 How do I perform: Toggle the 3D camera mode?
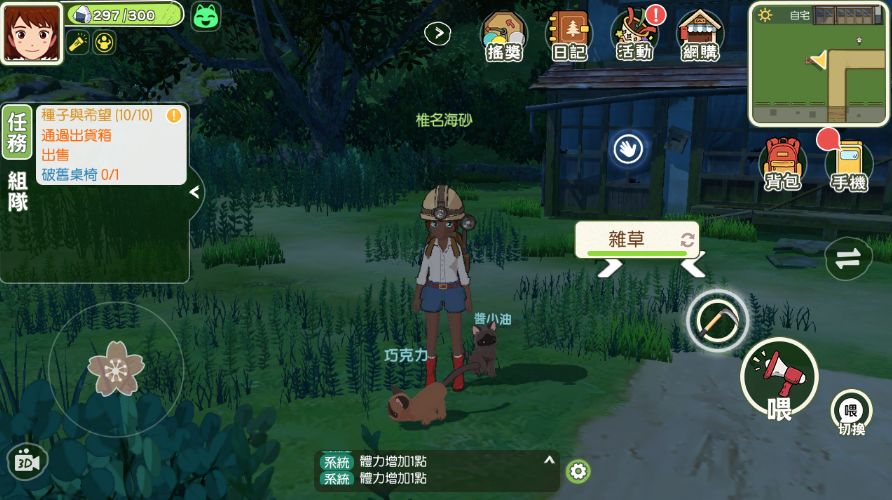tap(27, 461)
